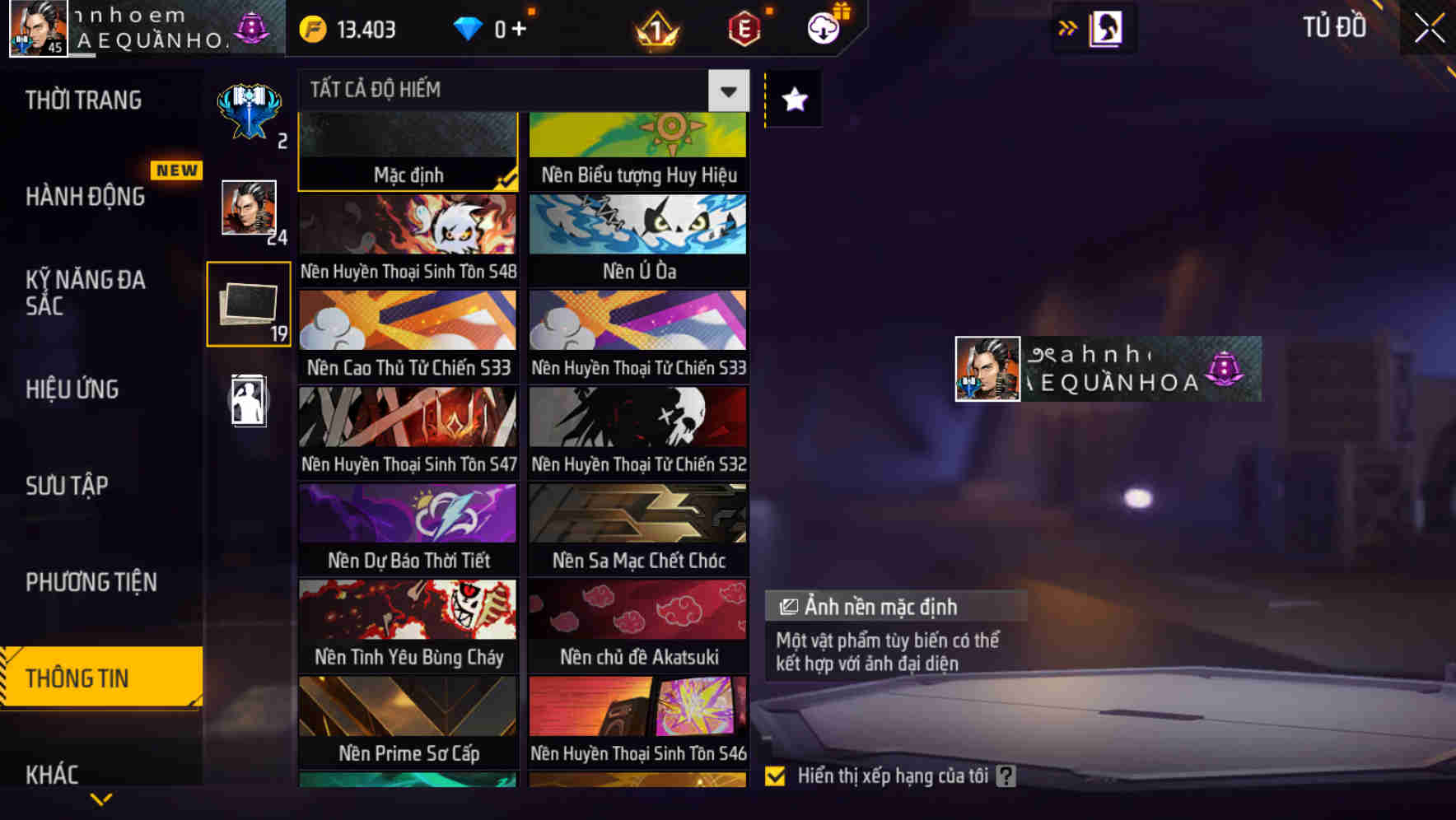Open the 'SƯU TẬP' section
This screenshot has height=820, width=1456.
coord(69,486)
